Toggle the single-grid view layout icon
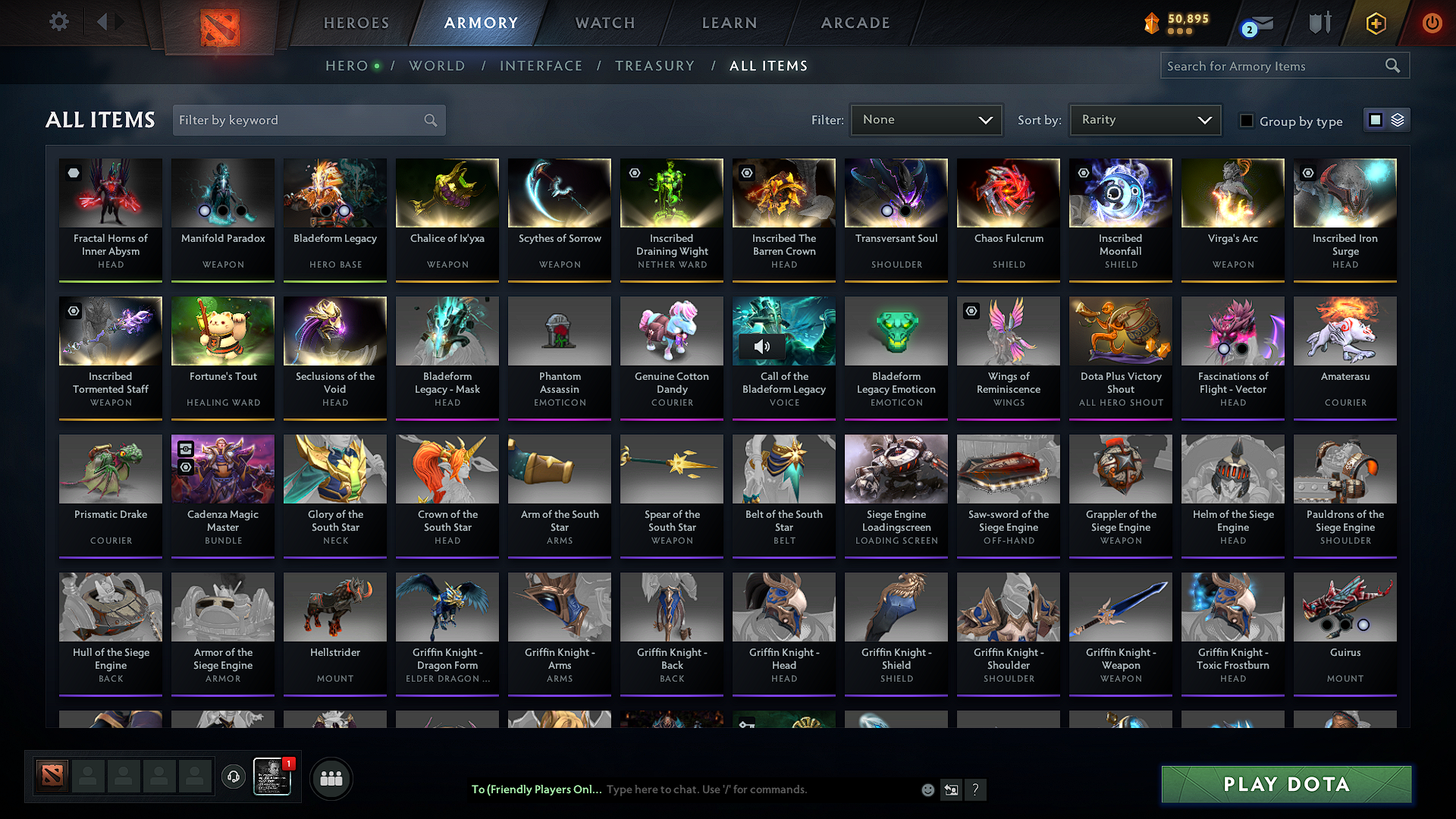Image resolution: width=1456 pixels, height=819 pixels. tap(1376, 119)
